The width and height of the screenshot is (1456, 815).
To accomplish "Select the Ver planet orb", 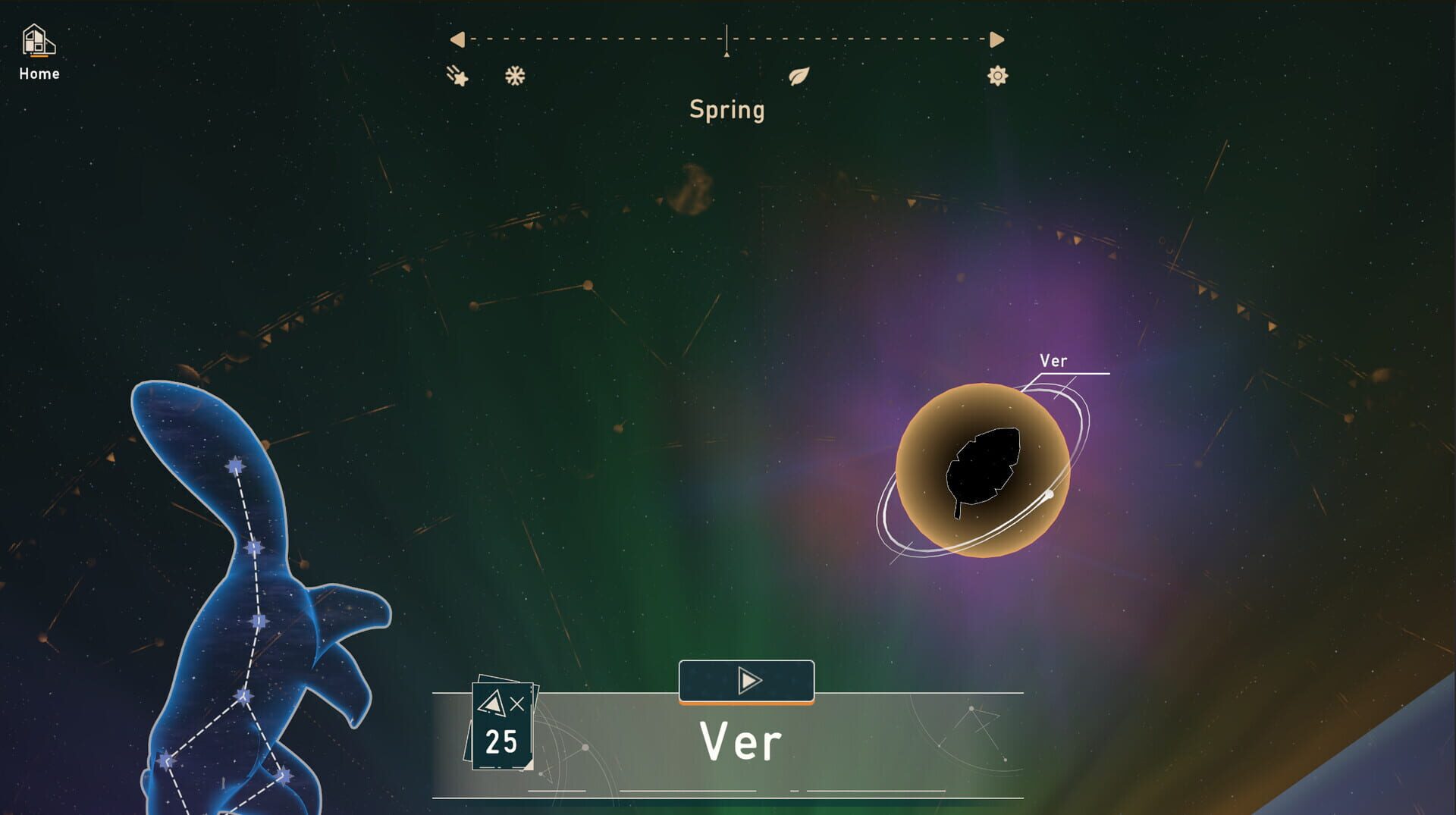I will click(x=984, y=470).
